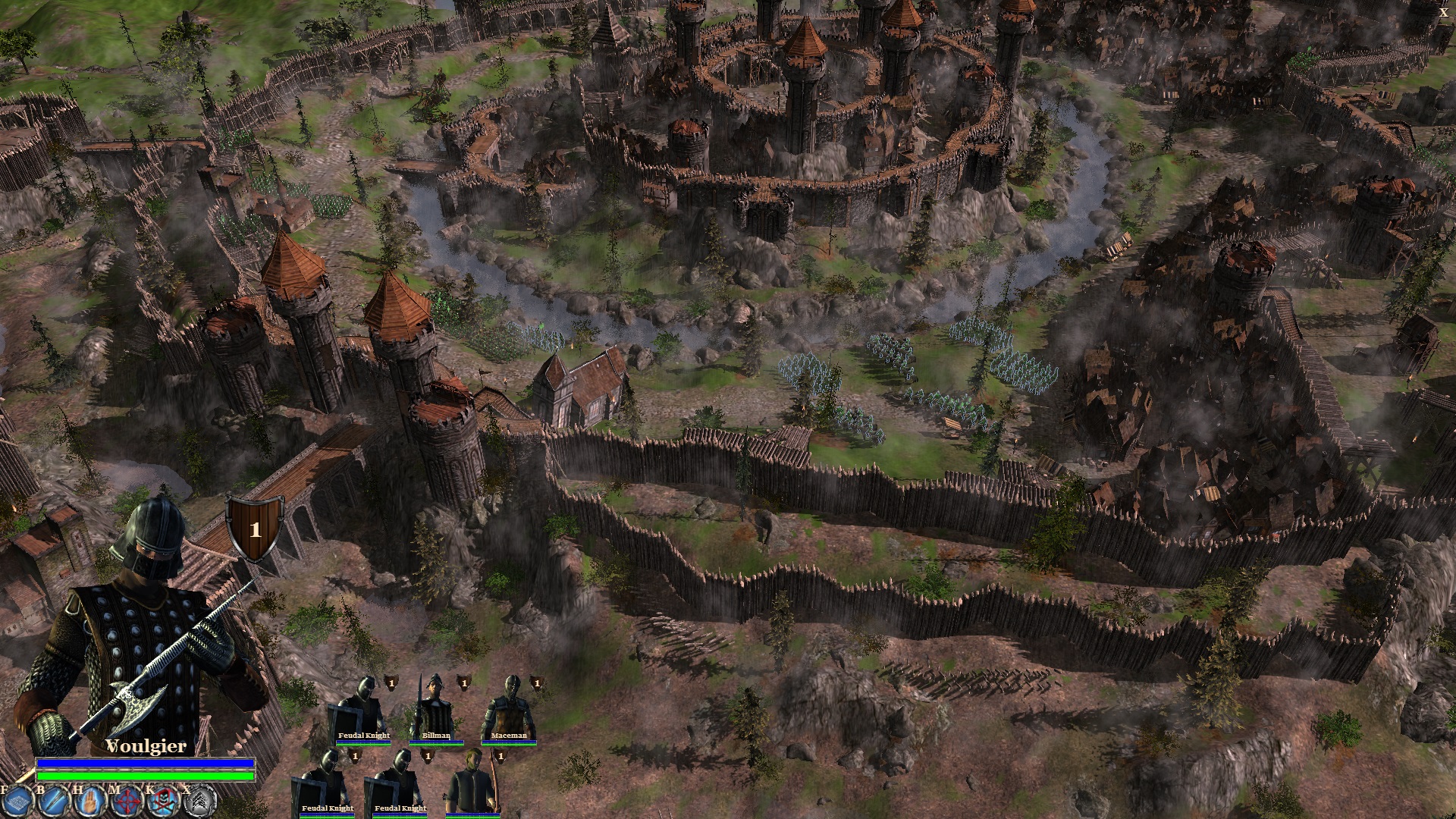Choose the red crosshair target command

pos(127,801)
